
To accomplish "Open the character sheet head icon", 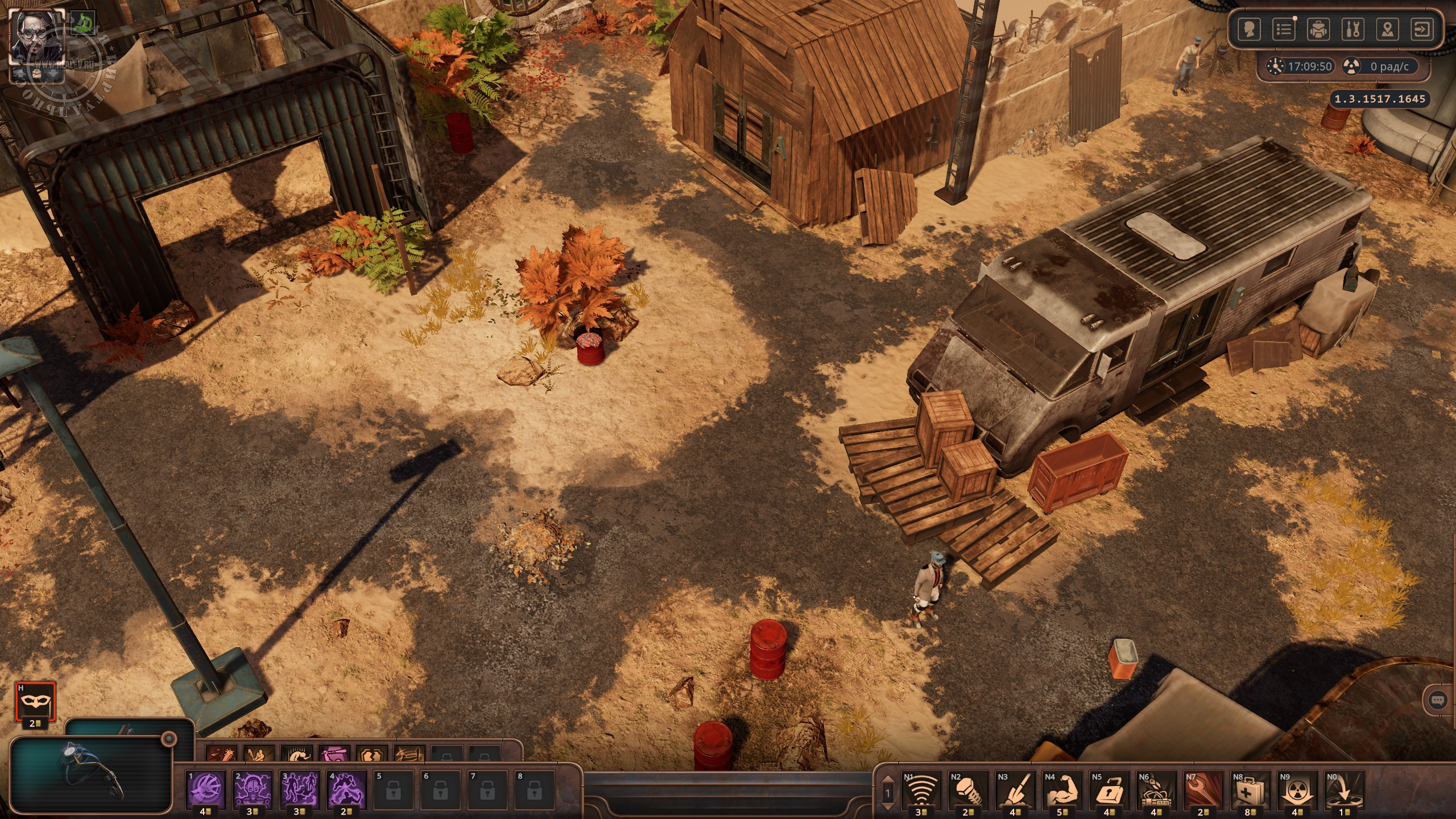I will click(1249, 29).
